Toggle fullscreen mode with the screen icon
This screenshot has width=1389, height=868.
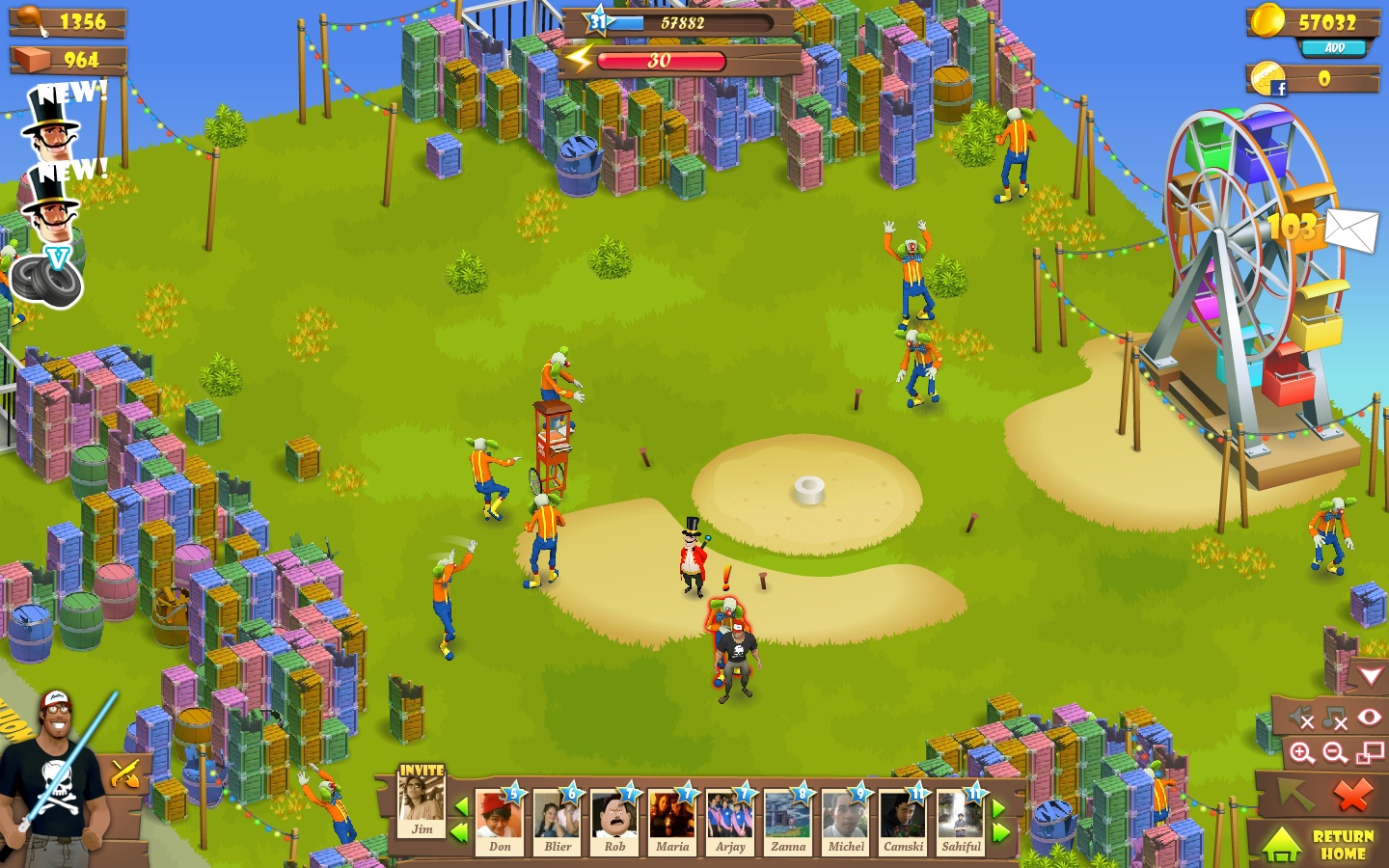(x=1369, y=754)
